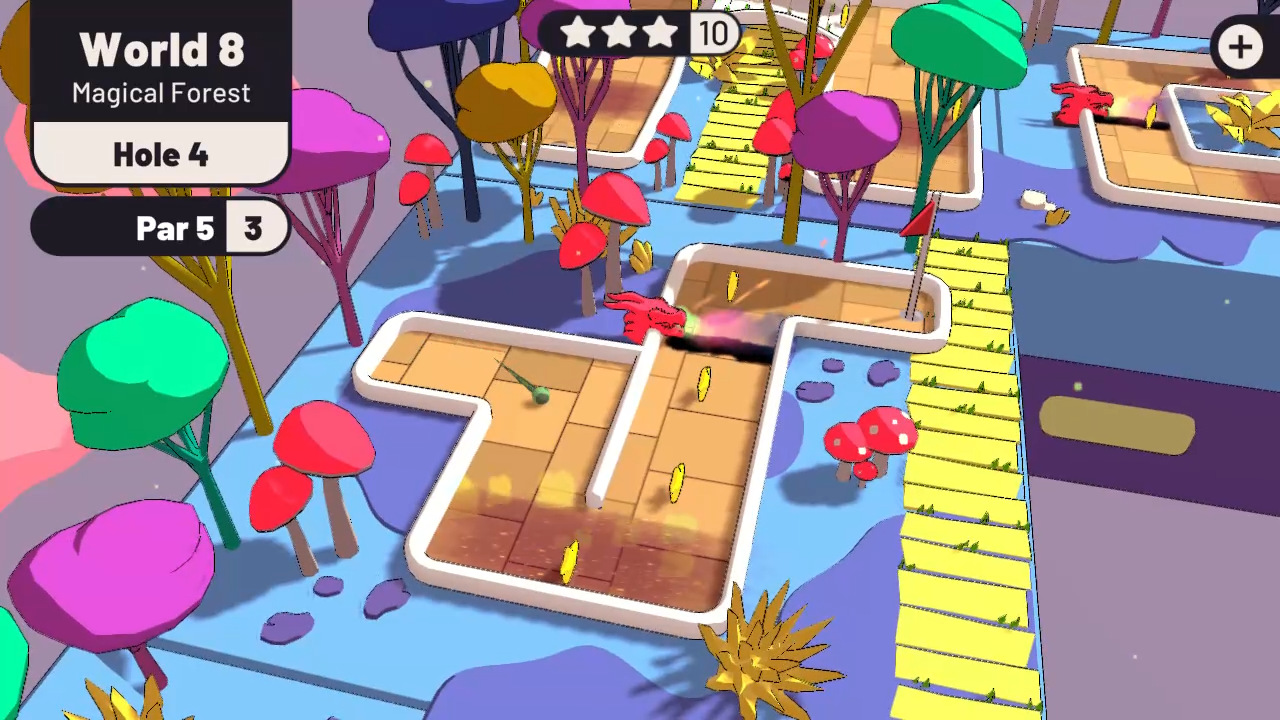Screen dimensions: 1280x720
Task: Select the Hole 4 label
Action: 161,154
